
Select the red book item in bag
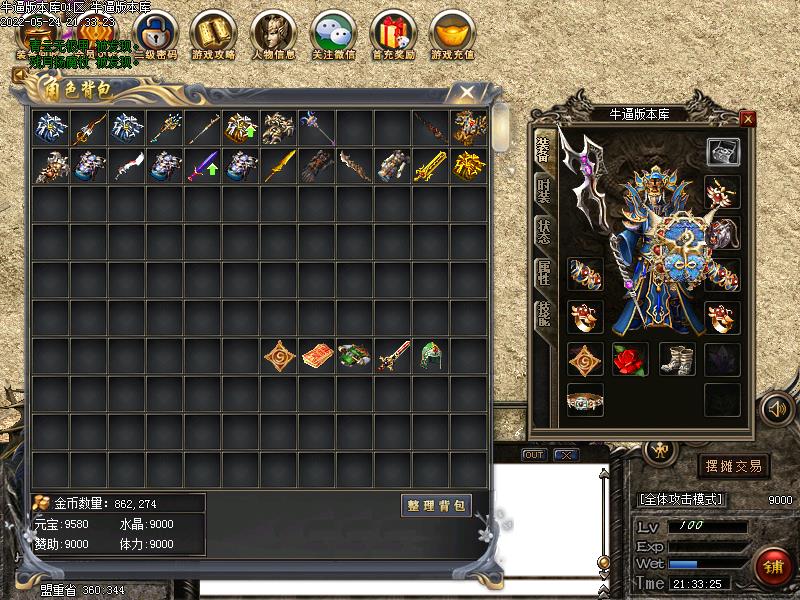coord(318,356)
